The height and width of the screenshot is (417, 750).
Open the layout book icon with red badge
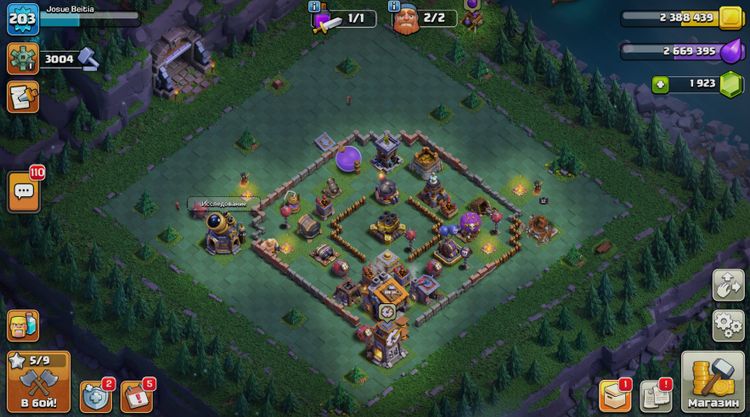[x=613, y=395]
